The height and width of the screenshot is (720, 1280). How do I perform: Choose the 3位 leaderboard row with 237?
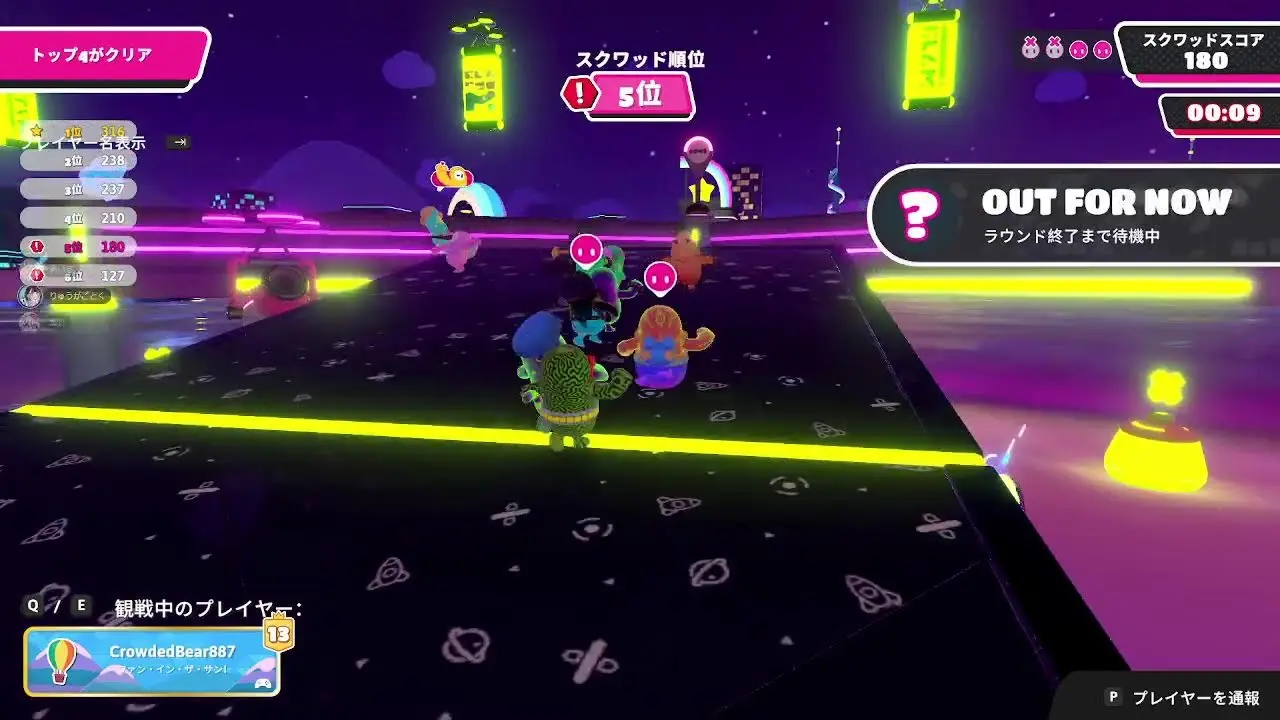80,189
